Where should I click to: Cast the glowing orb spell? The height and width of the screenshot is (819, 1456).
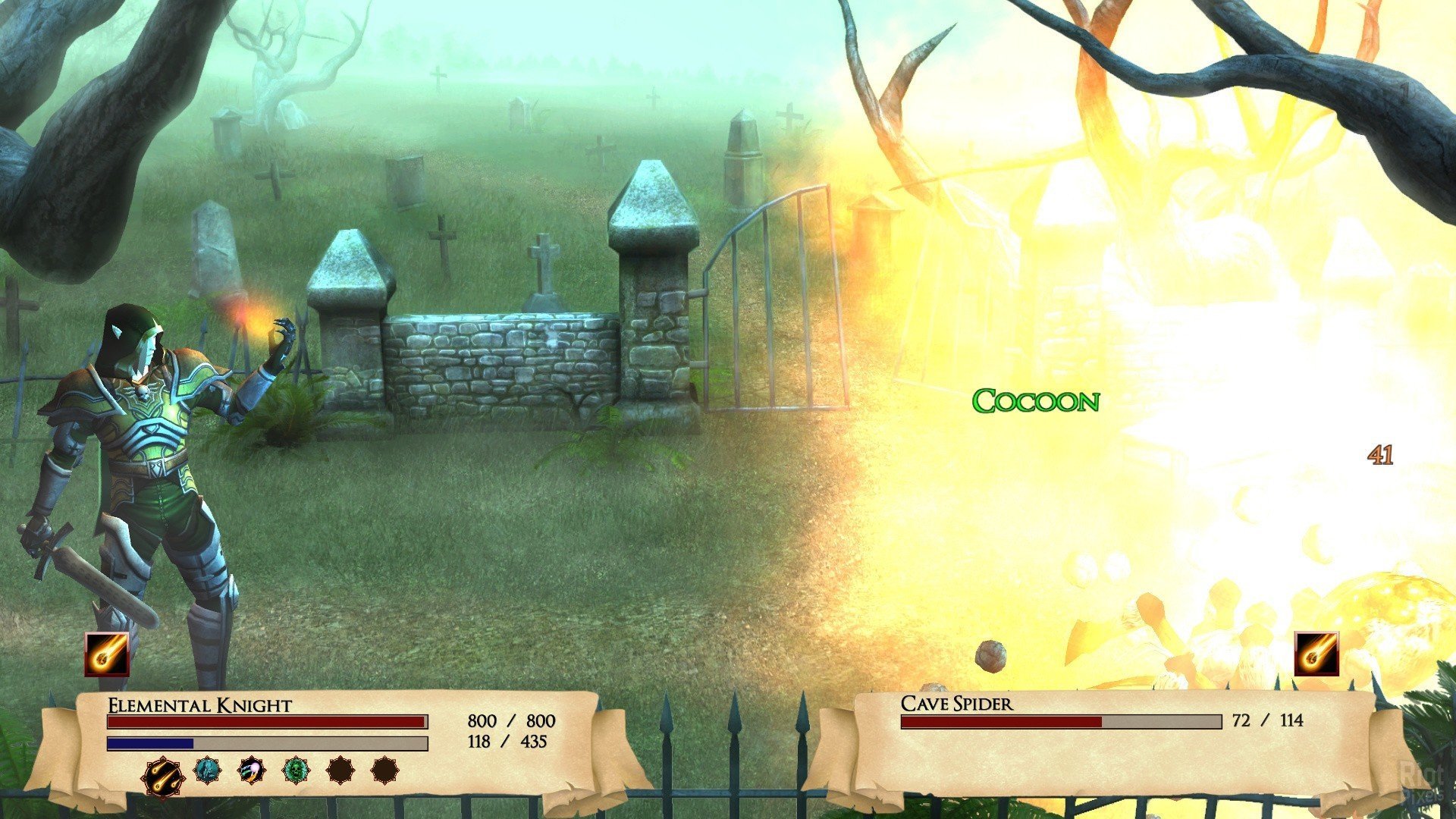251,770
